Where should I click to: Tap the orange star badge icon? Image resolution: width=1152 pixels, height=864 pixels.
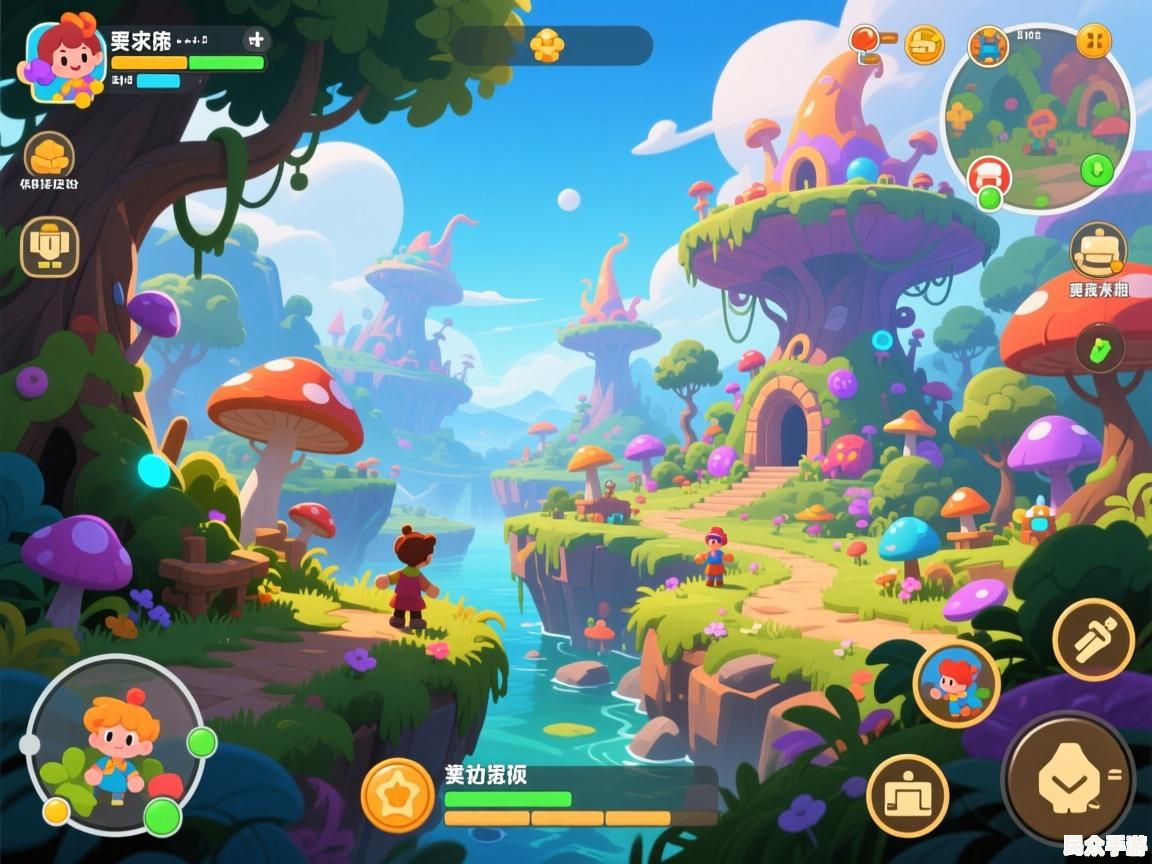click(x=397, y=795)
